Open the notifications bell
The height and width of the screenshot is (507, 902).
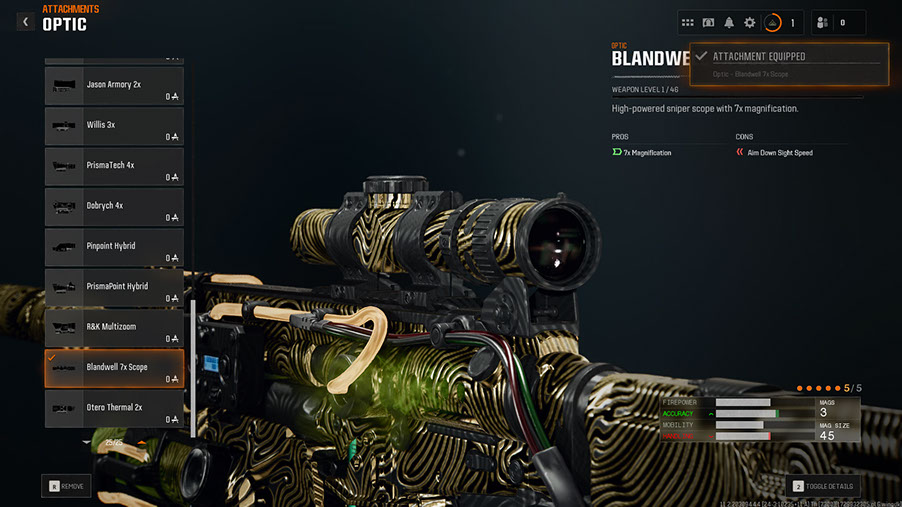[x=729, y=22]
